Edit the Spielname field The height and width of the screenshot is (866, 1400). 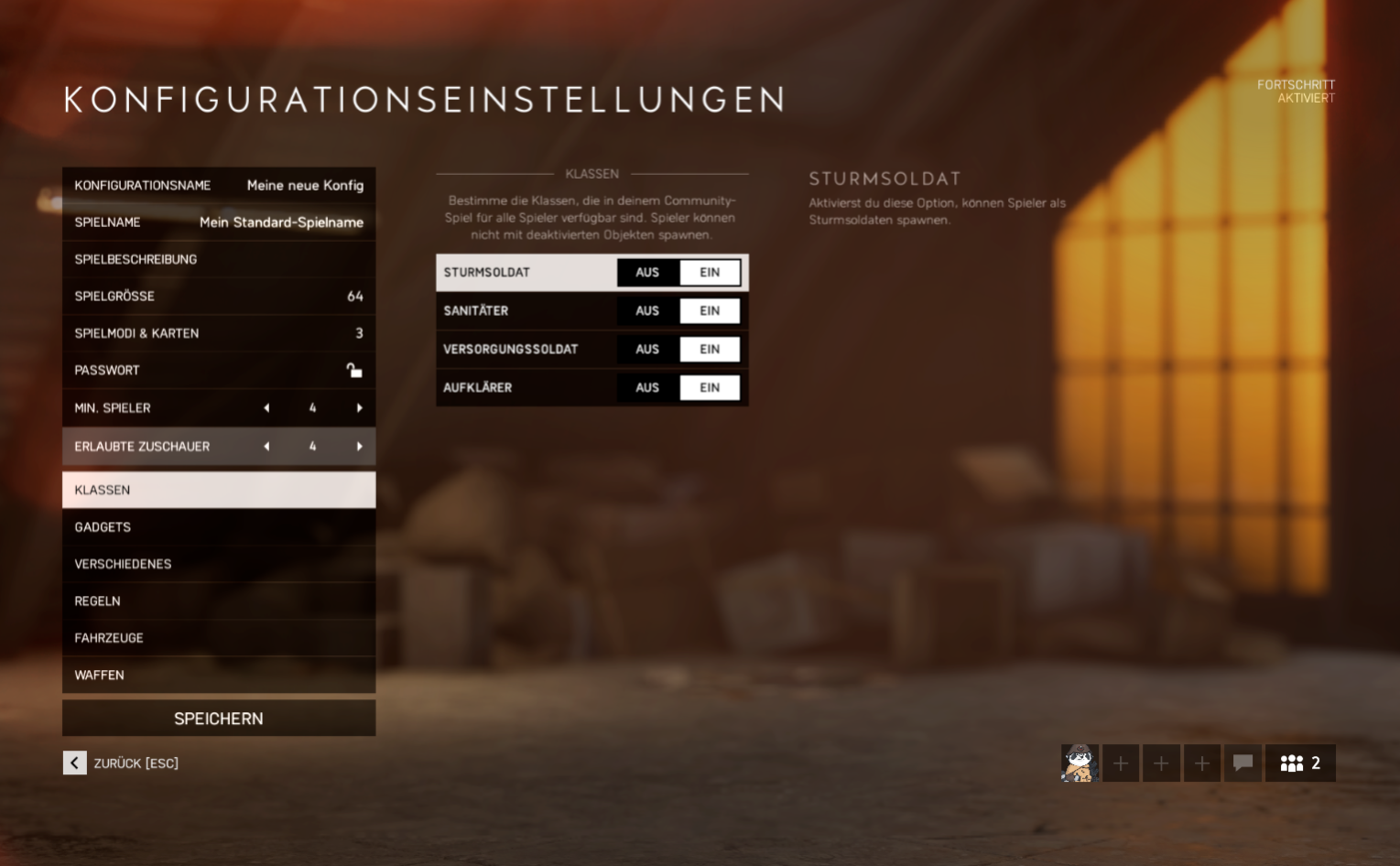pyautogui.click(x=218, y=222)
